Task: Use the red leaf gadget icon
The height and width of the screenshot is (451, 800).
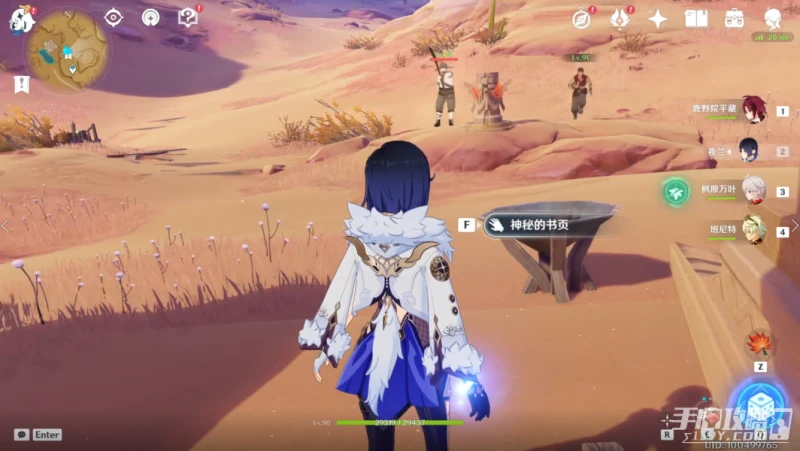Action: tap(759, 343)
